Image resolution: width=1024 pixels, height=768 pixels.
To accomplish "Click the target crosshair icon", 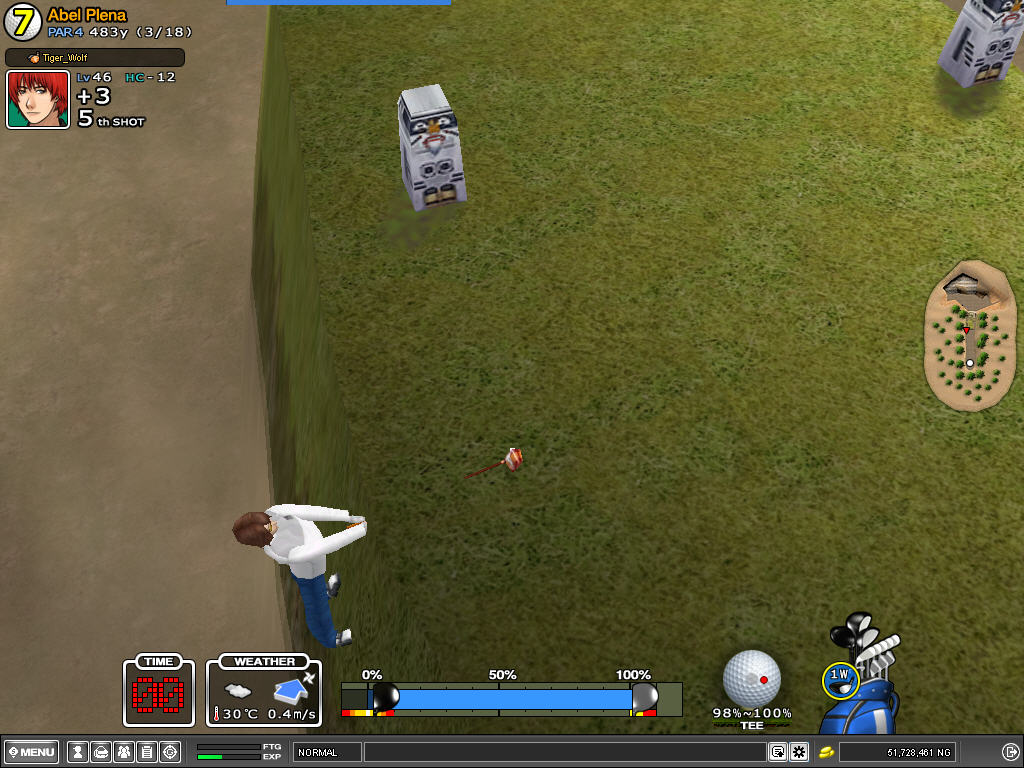I will click(170, 752).
